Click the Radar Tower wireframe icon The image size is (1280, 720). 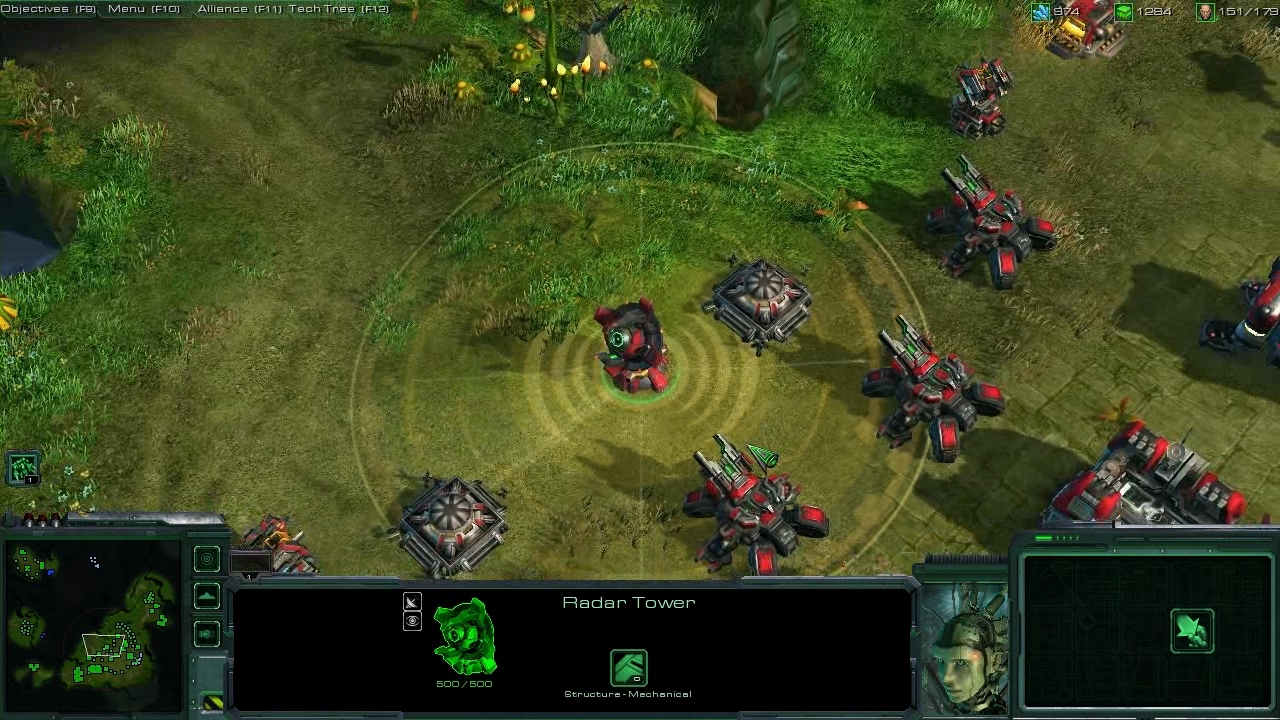(464, 637)
